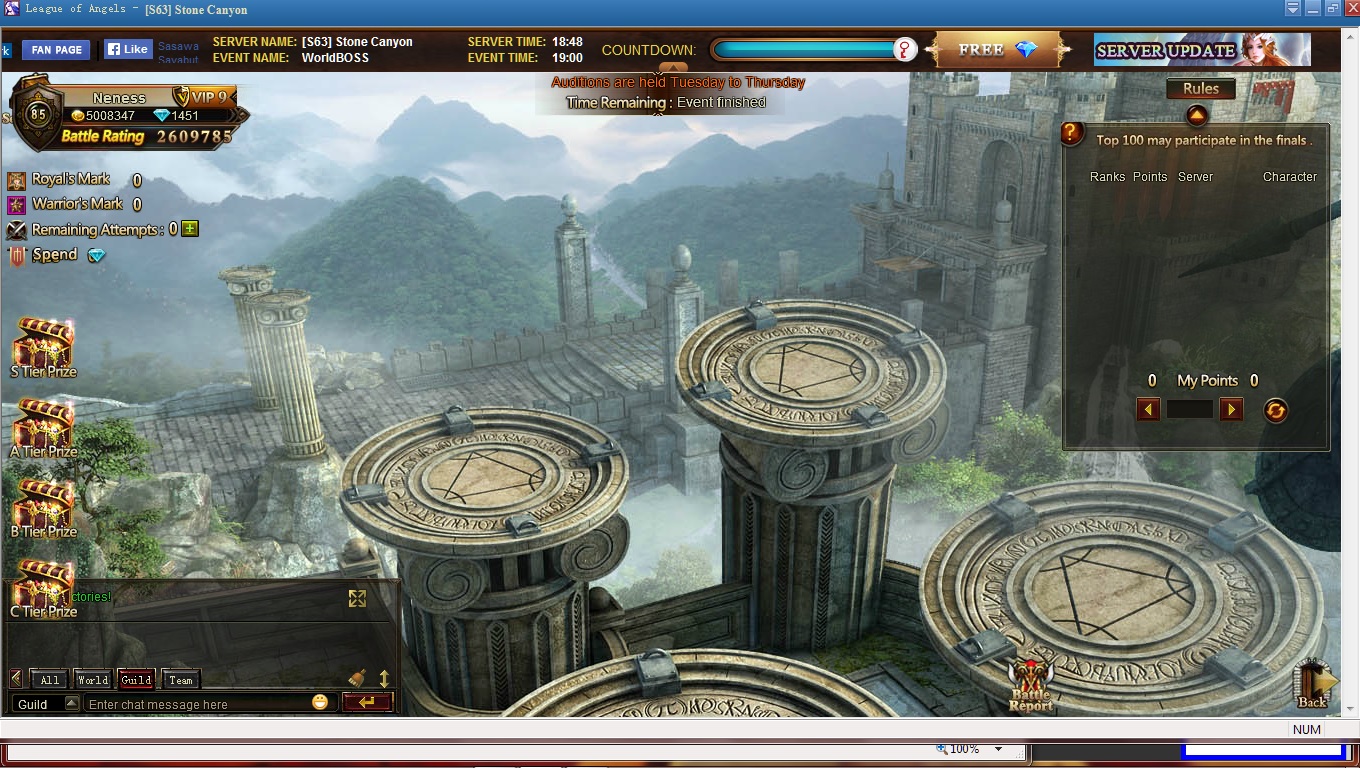Claim the FREE diamond offer
This screenshot has height=768, width=1360.
click(x=997, y=50)
